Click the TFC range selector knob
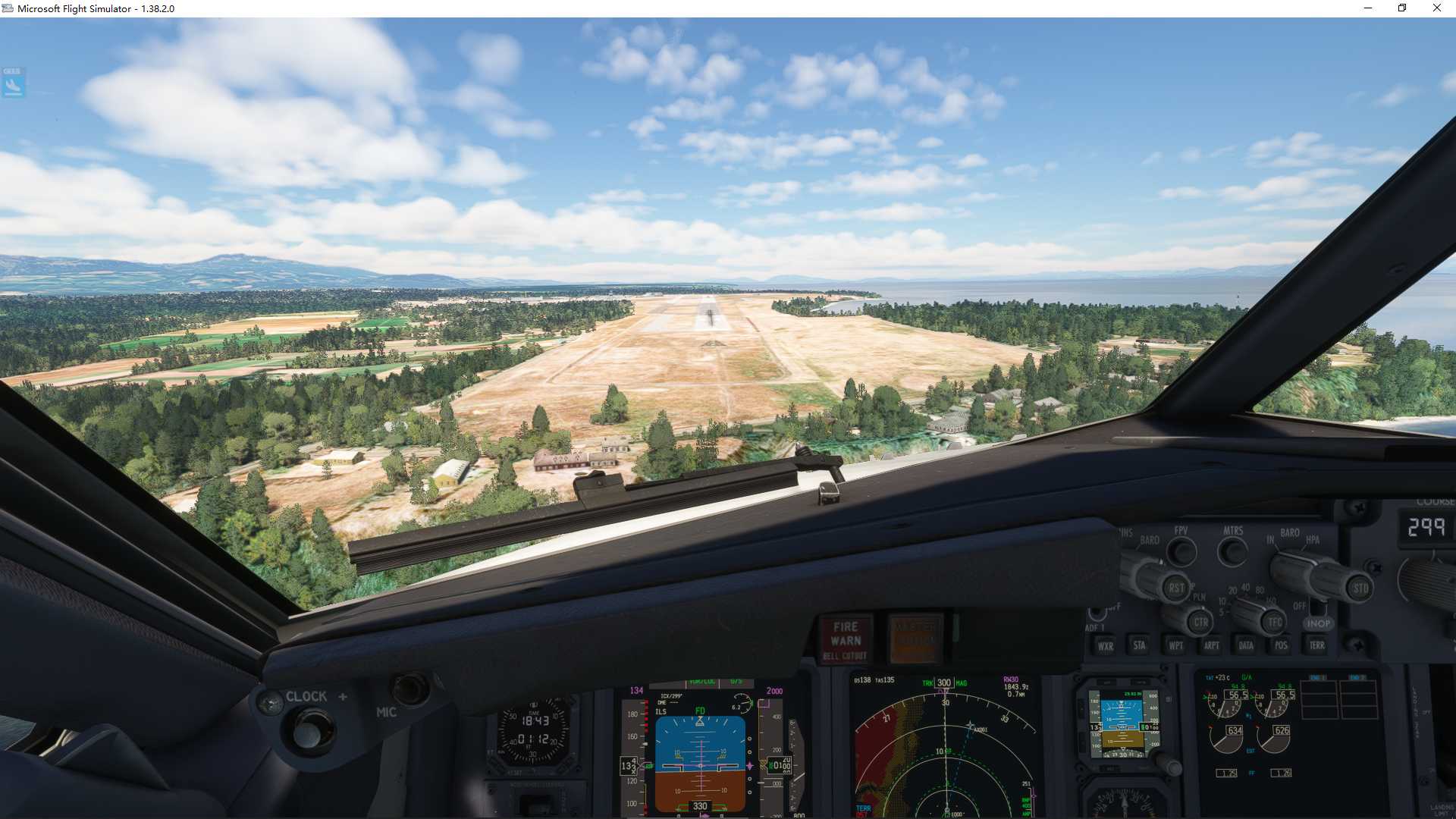This screenshot has width=1456, height=819. 1276,623
